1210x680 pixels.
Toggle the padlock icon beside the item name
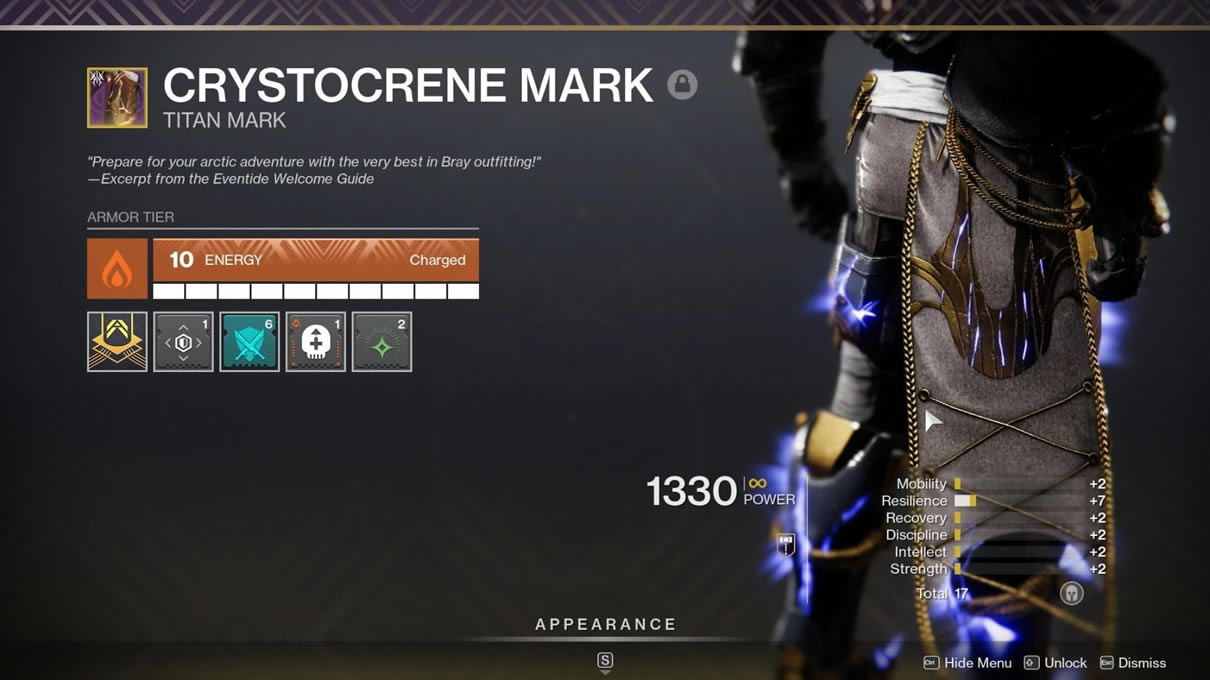click(x=682, y=85)
